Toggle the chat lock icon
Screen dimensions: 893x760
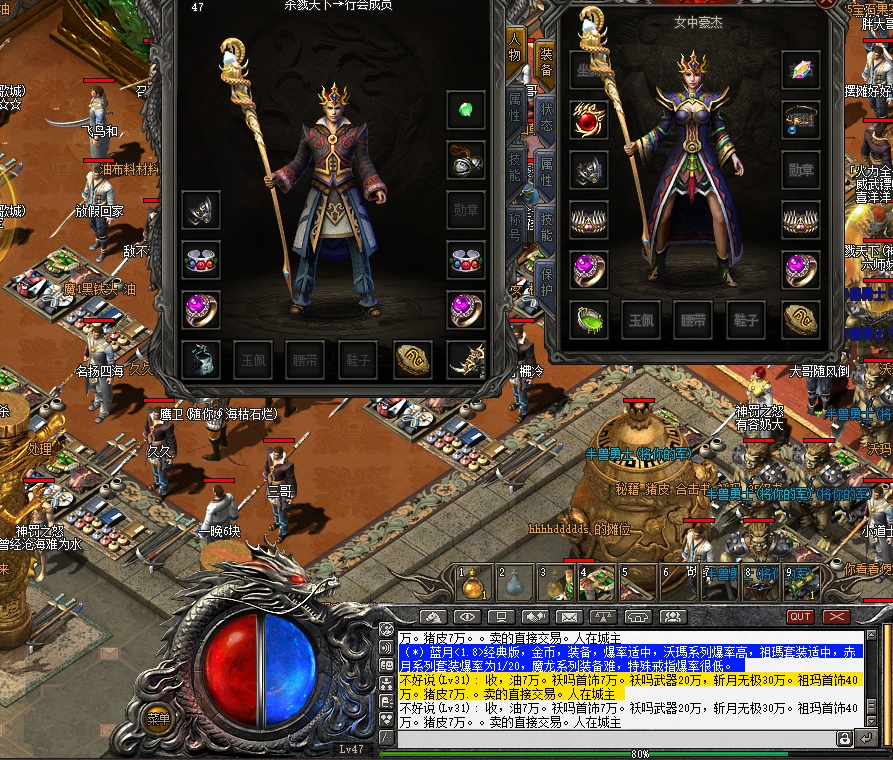pyautogui.click(x=845, y=738)
